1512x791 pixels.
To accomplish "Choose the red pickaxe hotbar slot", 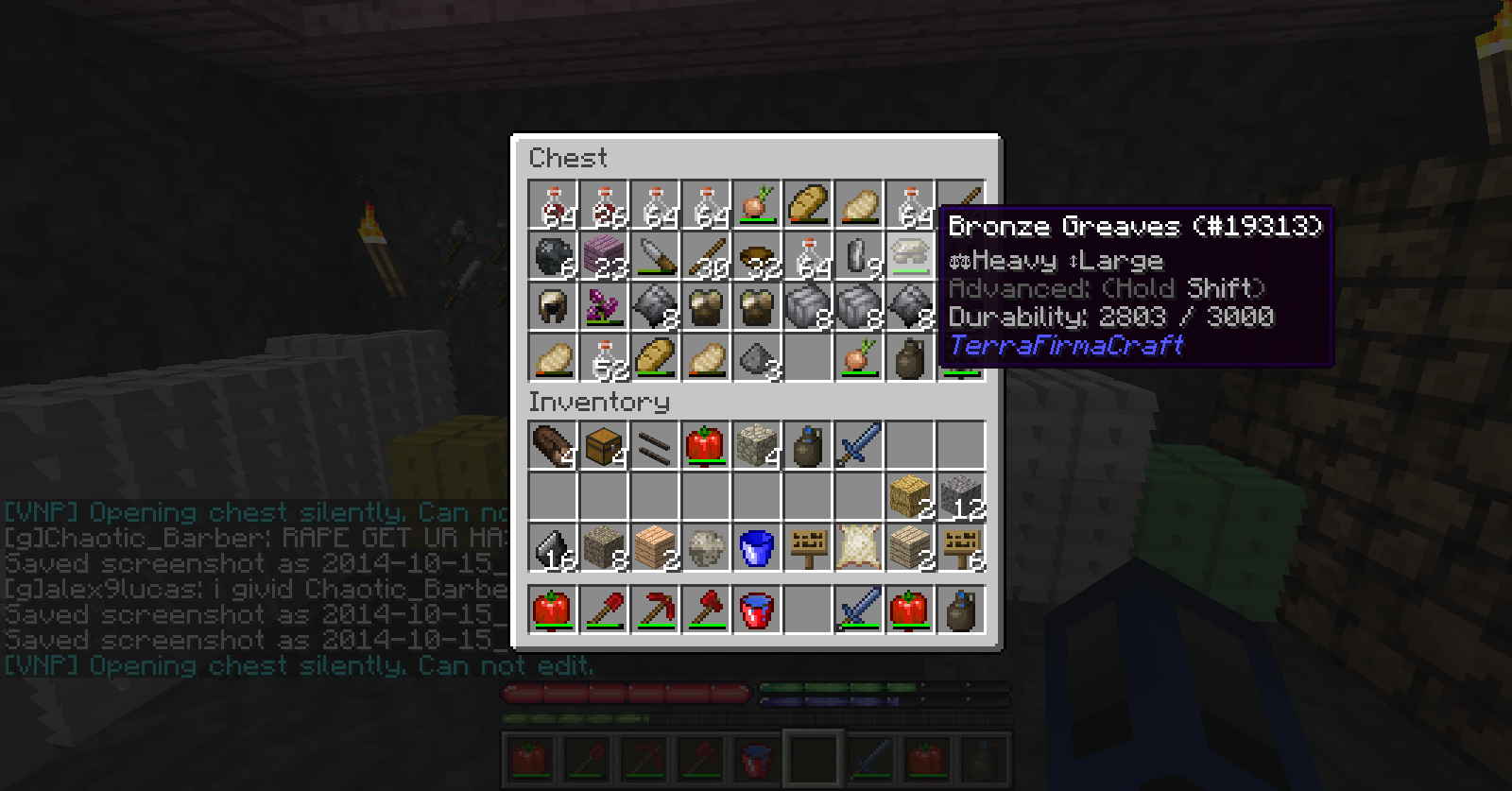I will [655, 610].
